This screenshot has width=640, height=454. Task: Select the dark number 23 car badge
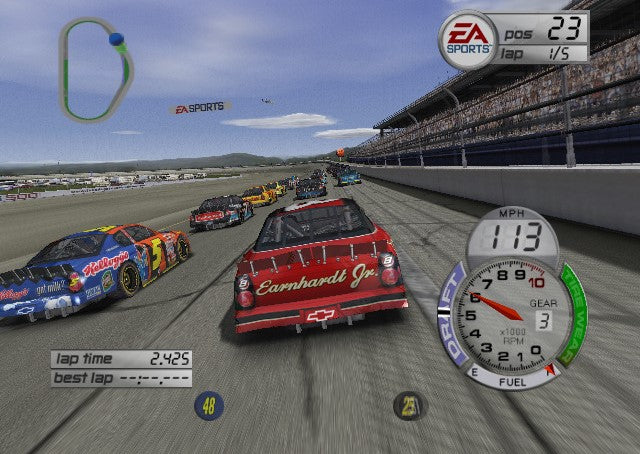coord(408,405)
